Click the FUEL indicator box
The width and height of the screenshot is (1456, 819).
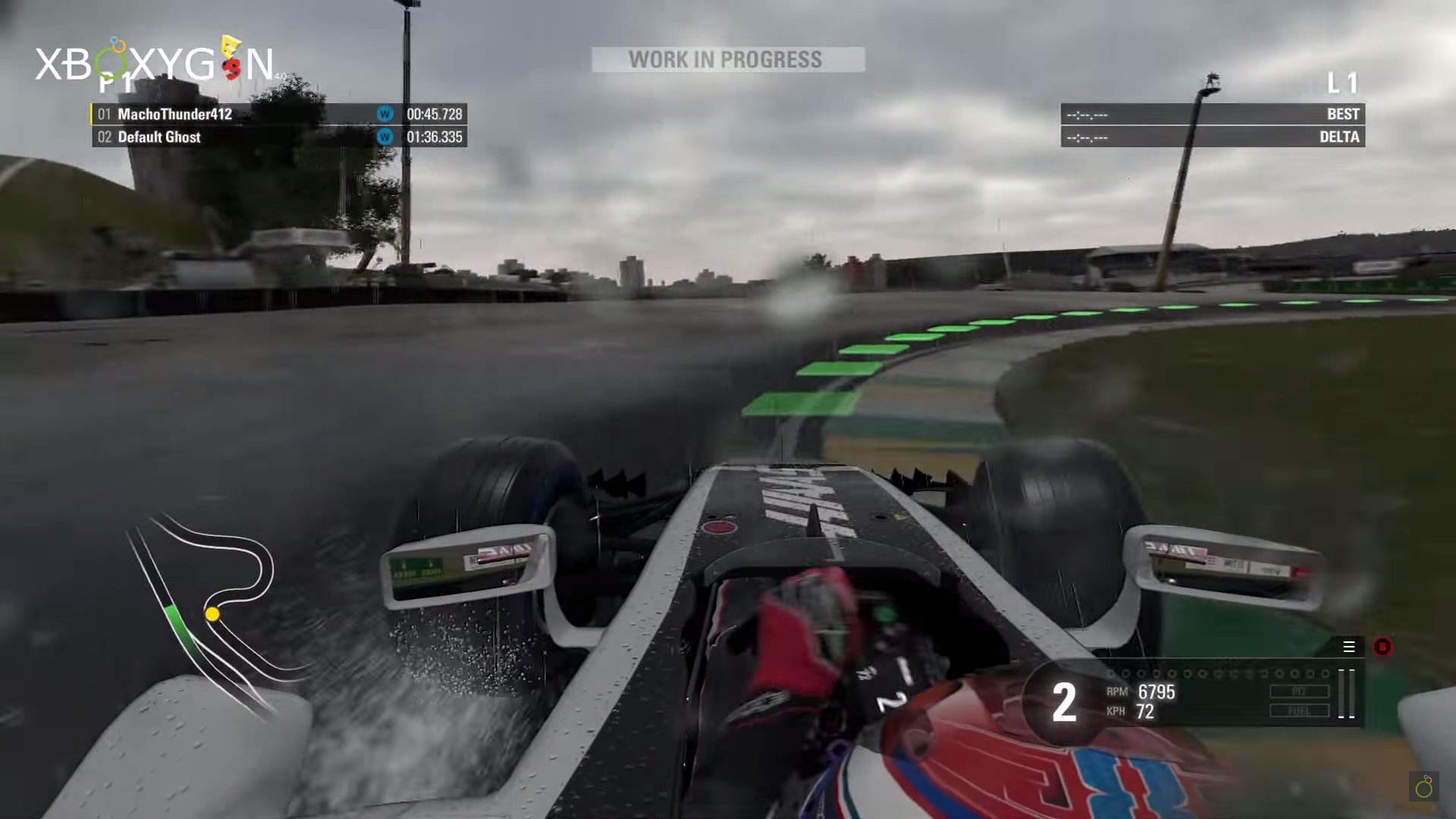click(1299, 711)
